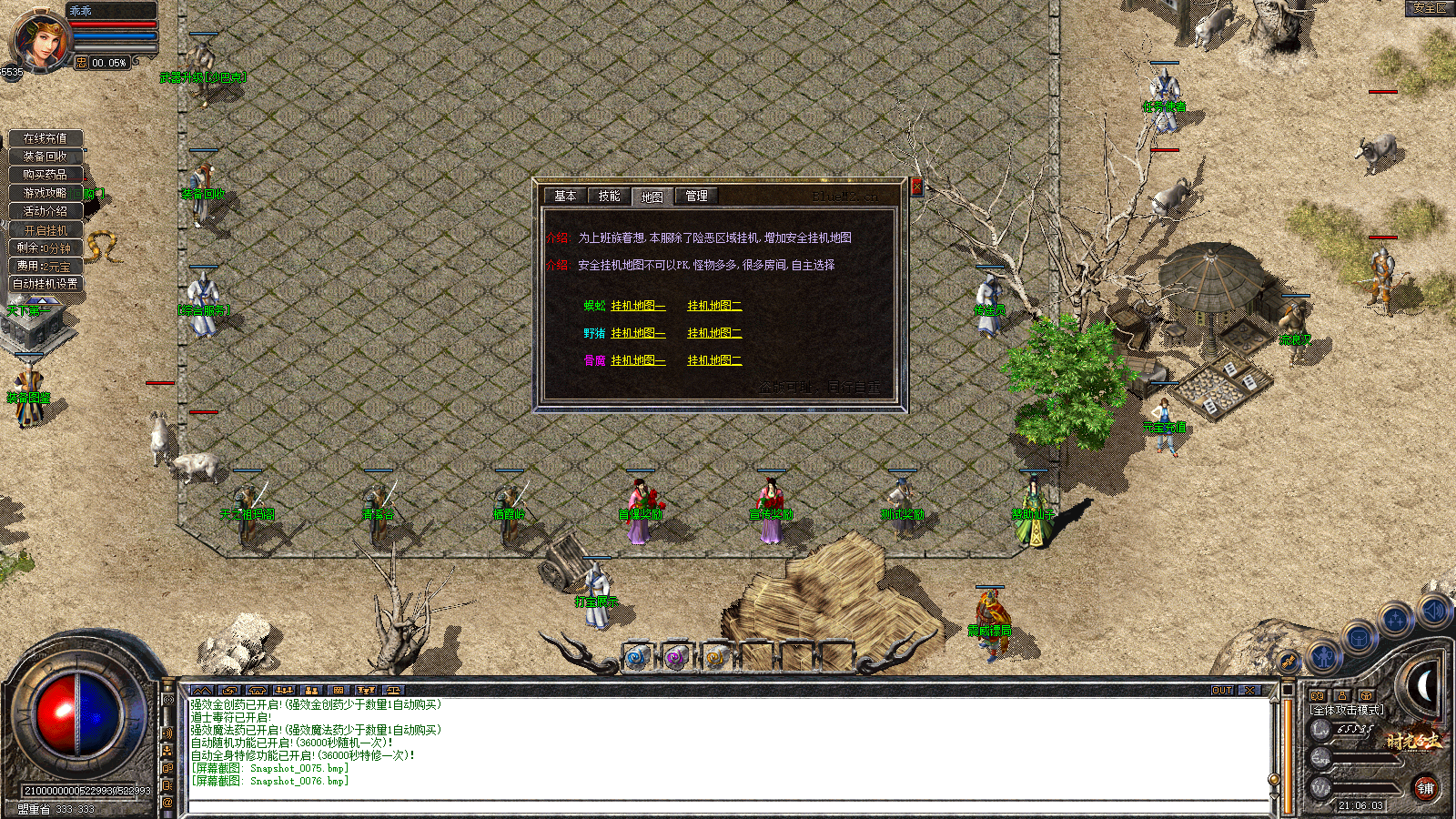The height and width of the screenshot is (819, 1456).
Task: Click the moon day/night display
Action: pos(1425,685)
